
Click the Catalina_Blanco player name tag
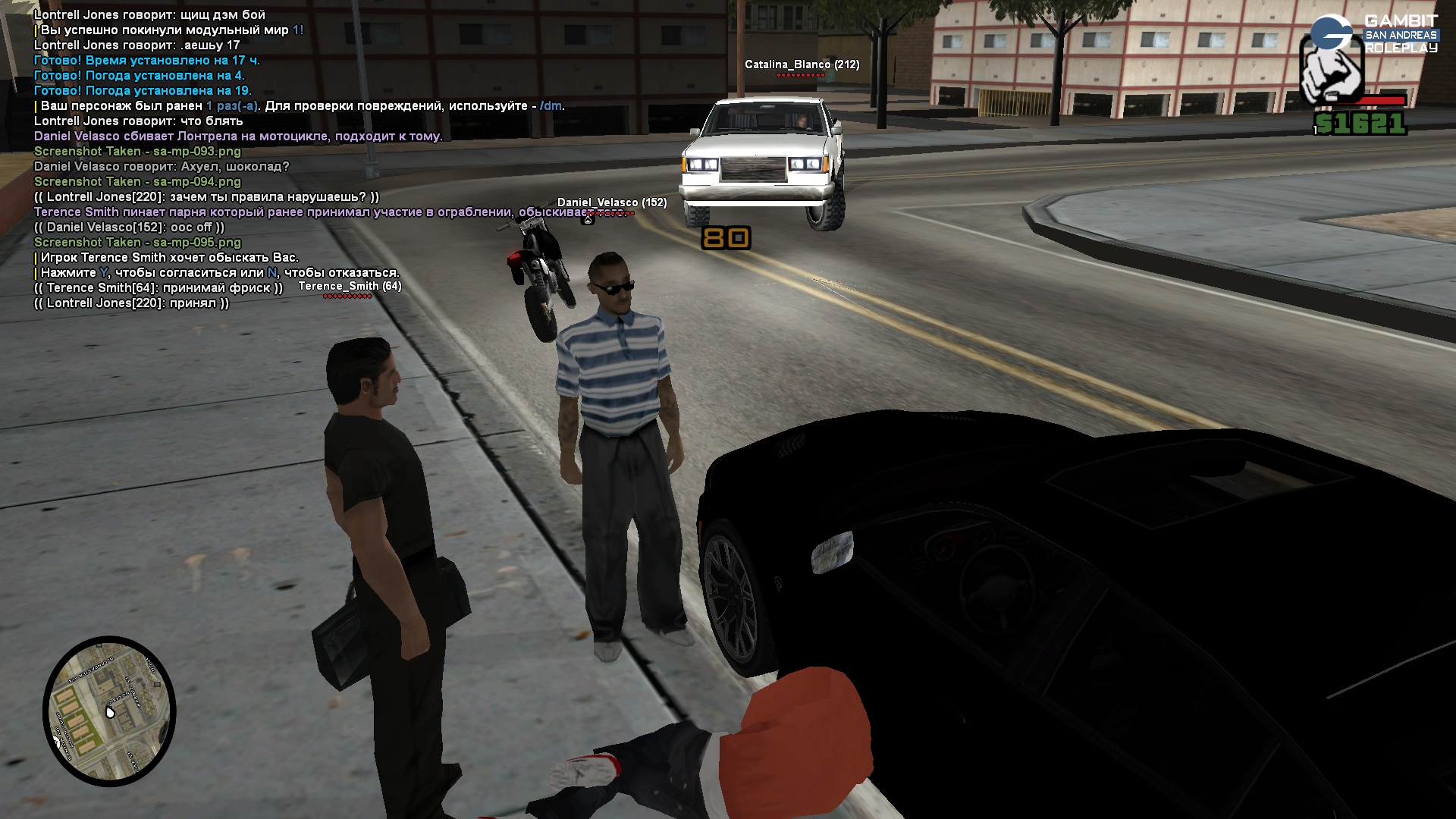pos(802,65)
